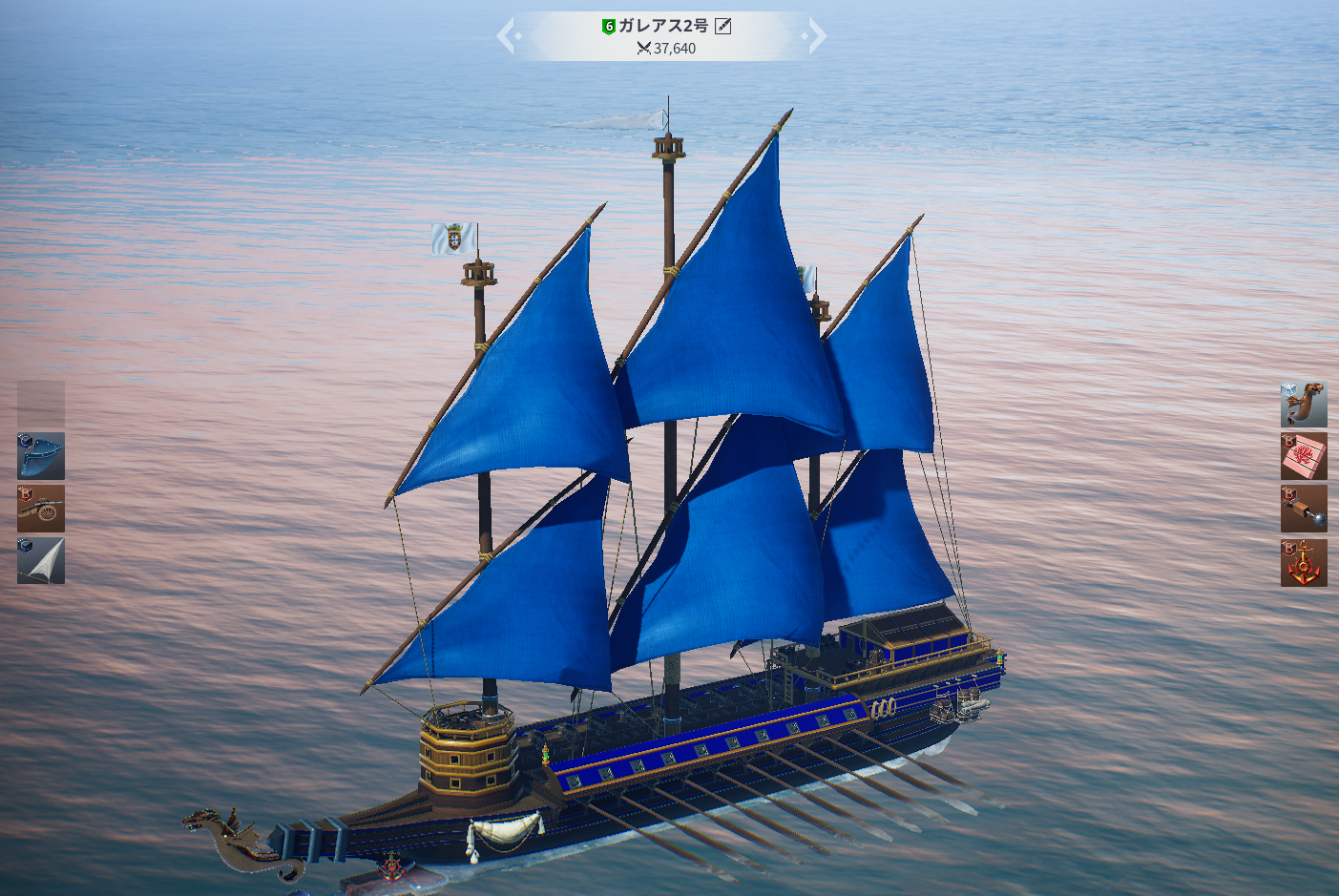This screenshot has width=1339, height=896.
Task: Select the red and gold anchor slot
Action: coord(1303,562)
